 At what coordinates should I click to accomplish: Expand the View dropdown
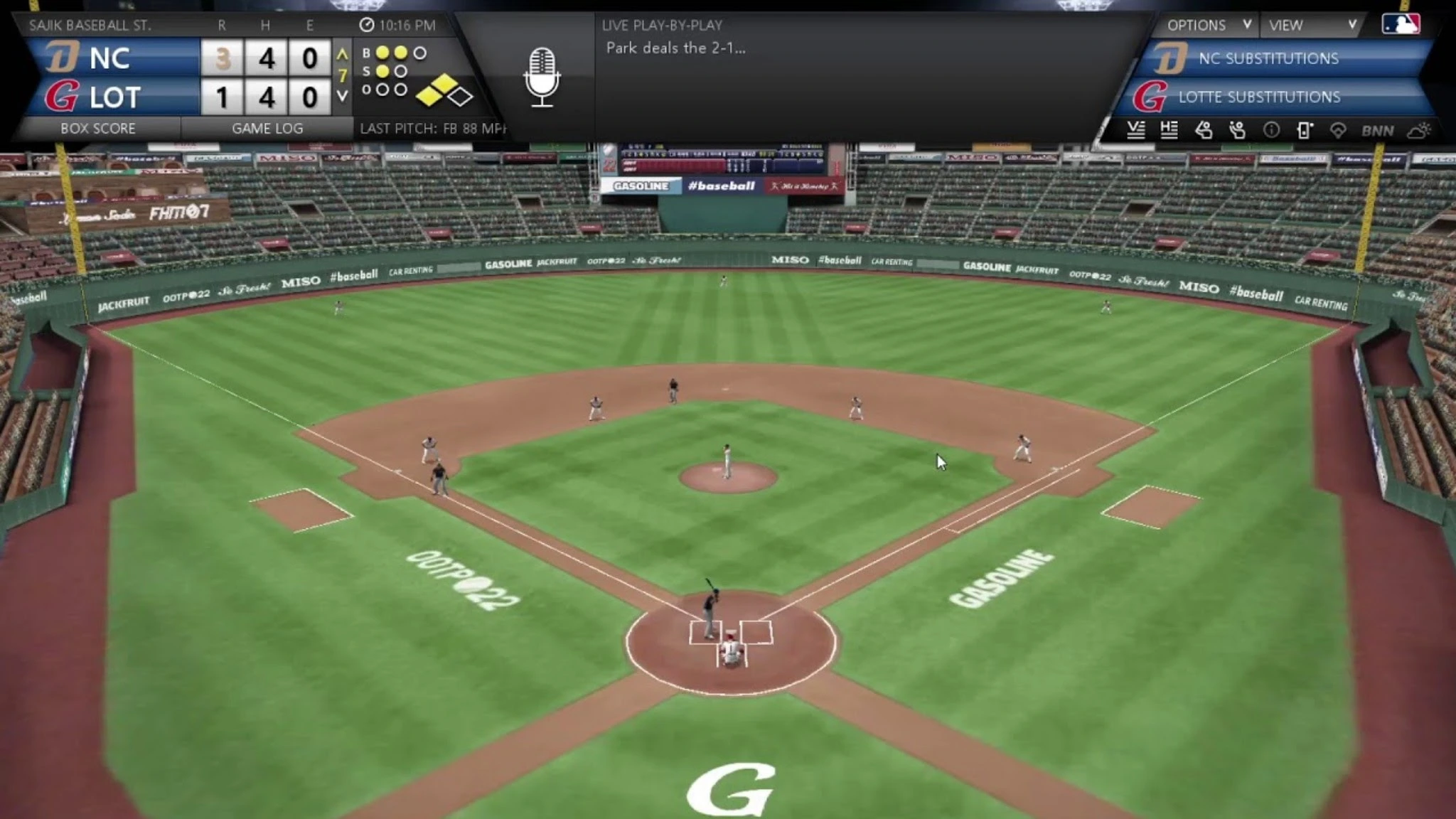(1312, 26)
